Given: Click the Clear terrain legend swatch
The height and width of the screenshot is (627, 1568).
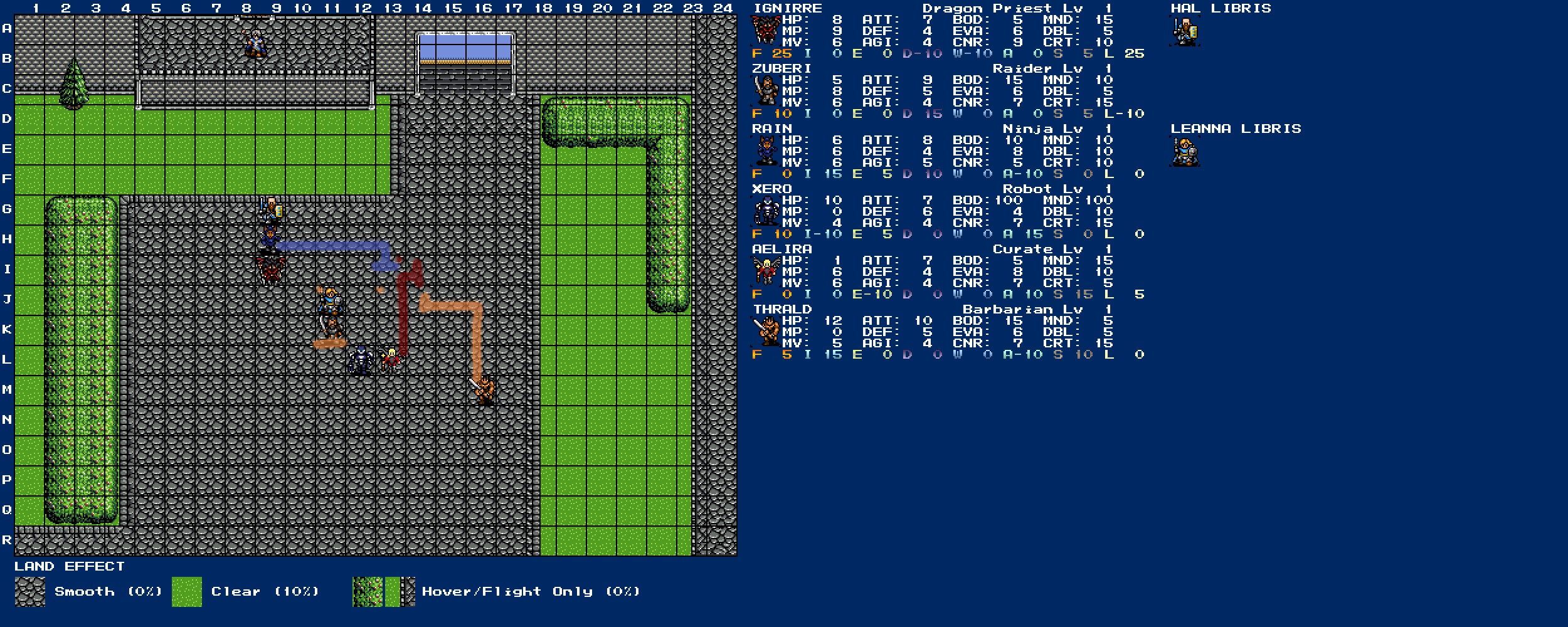Looking at the screenshot, I should point(187,592).
